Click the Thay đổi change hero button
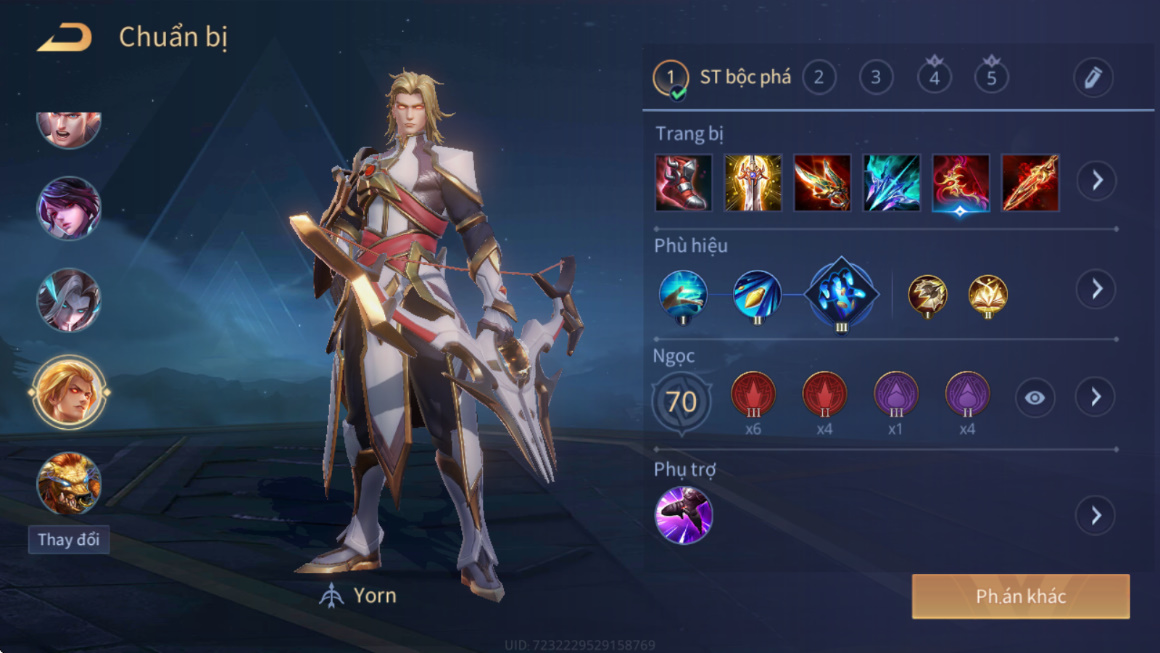Image resolution: width=1160 pixels, height=653 pixels. pos(69,540)
